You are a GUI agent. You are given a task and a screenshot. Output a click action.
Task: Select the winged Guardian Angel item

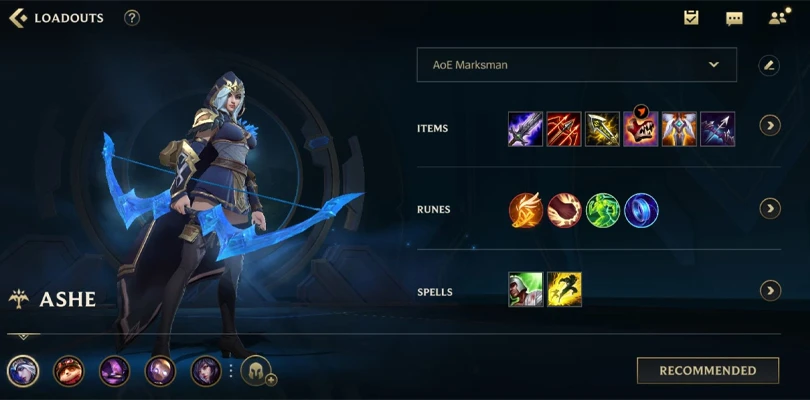pyautogui.click(x=679, y=129)
